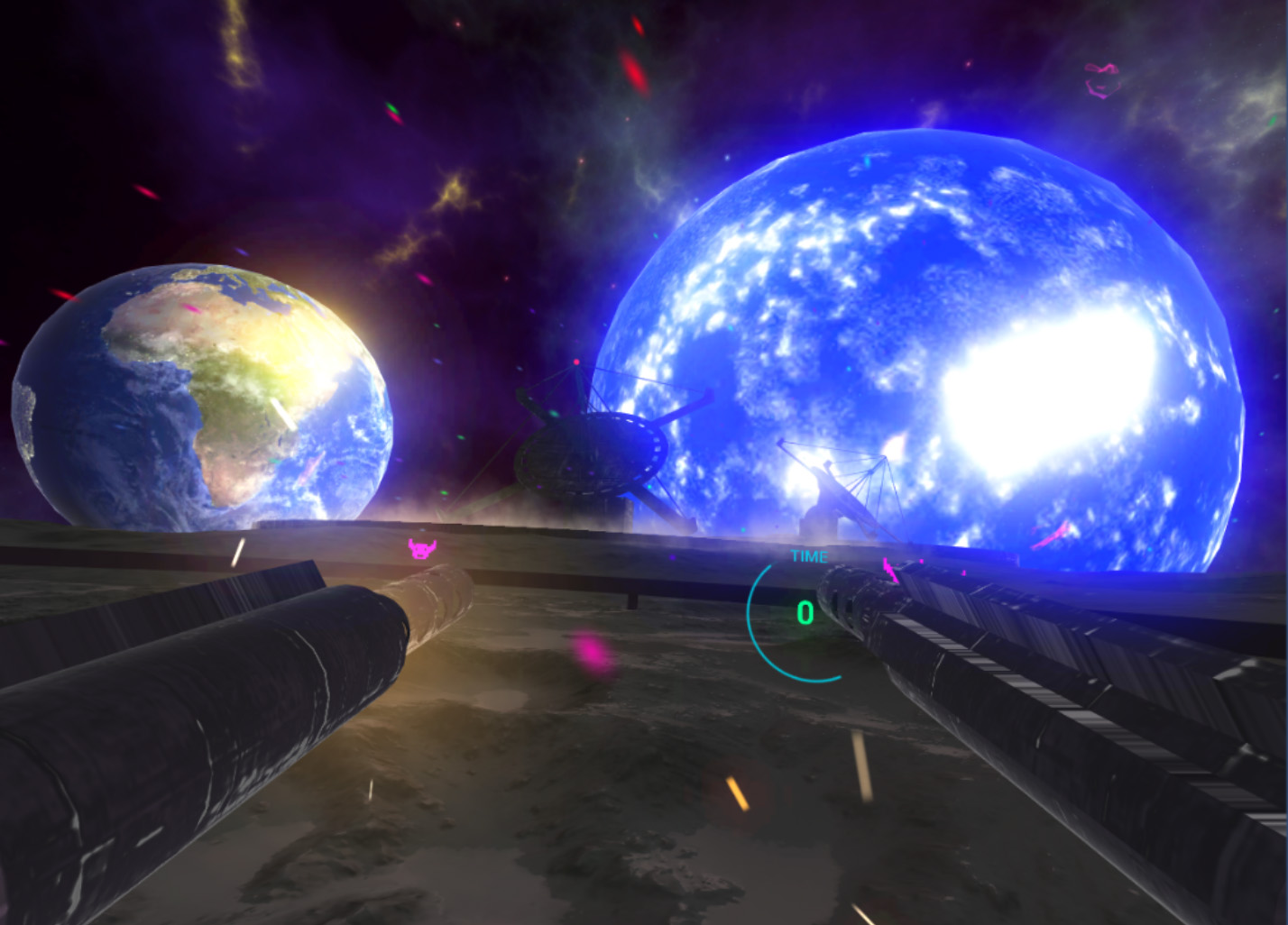Viewport: 1288px width, 925px height.
Task: Click the red beacon atop the dish antenna
Action: point(575,363)
